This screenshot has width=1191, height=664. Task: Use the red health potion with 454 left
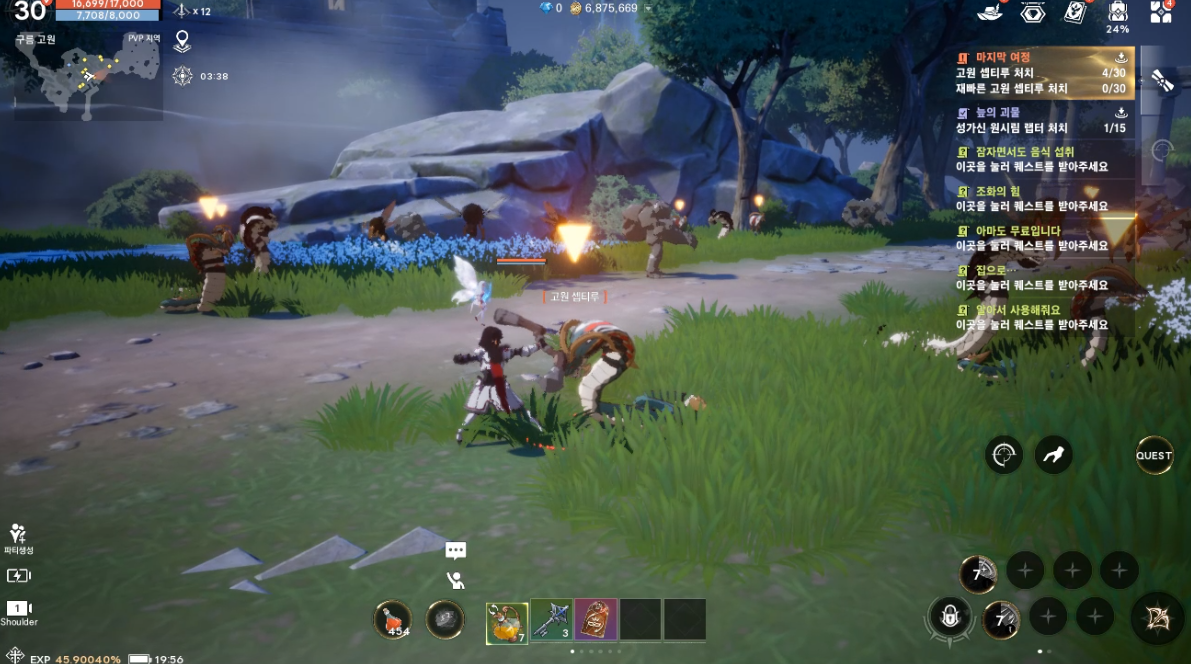pyautogui.click(x=393, y=620)
